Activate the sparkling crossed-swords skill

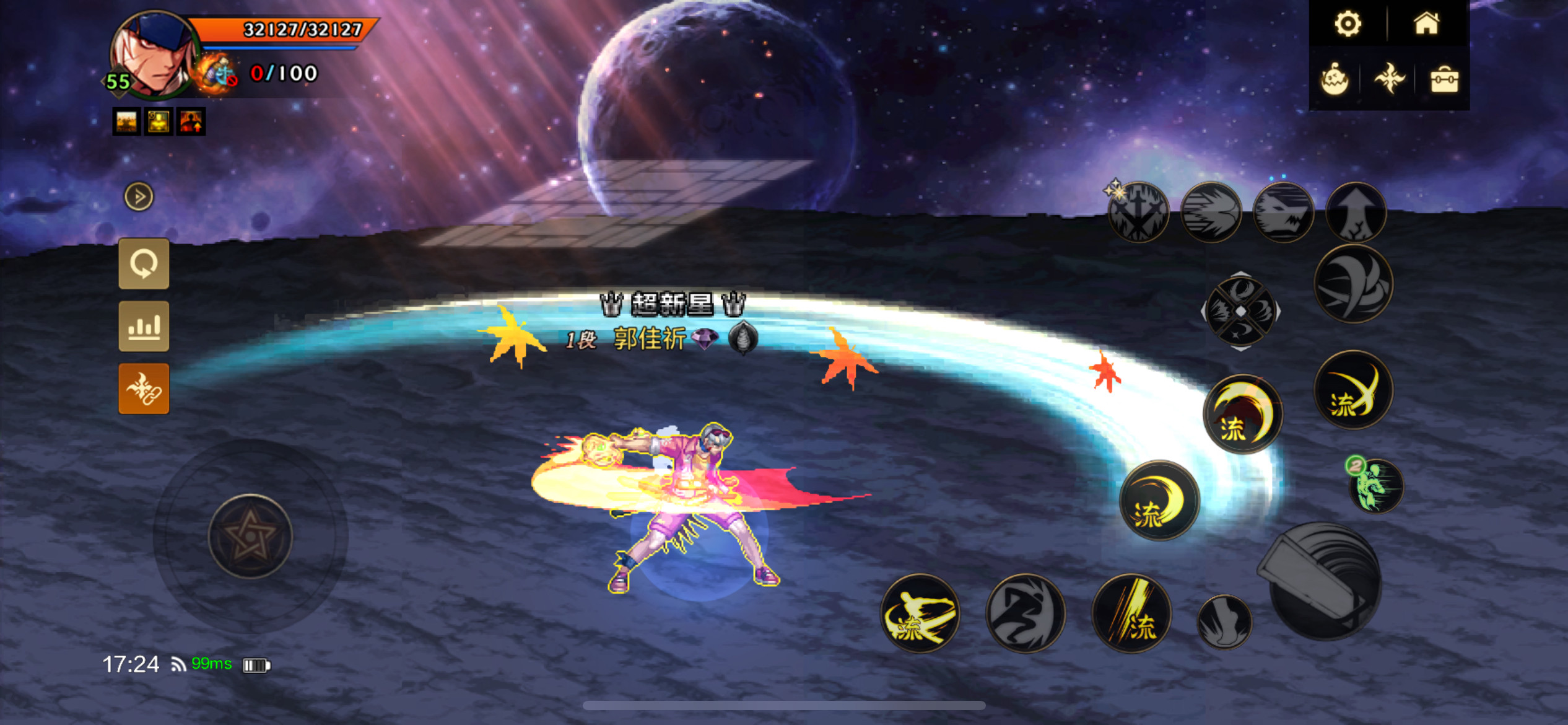[x=1138, y=213]
